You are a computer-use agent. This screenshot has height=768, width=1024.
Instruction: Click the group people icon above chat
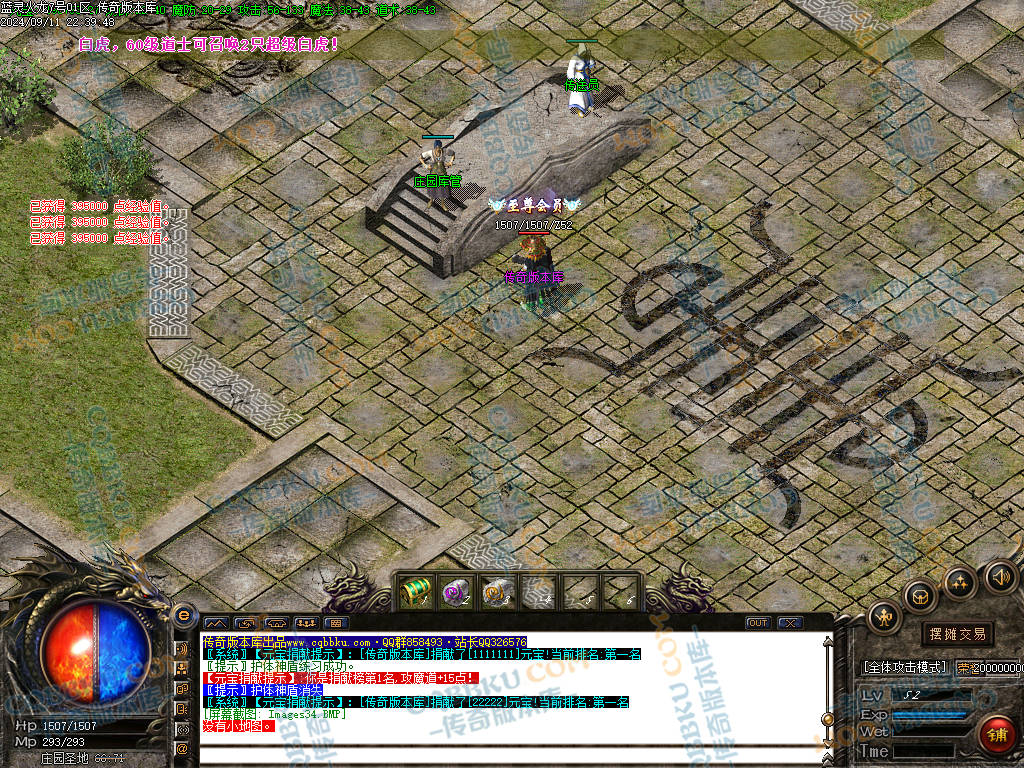coord(305,623)
